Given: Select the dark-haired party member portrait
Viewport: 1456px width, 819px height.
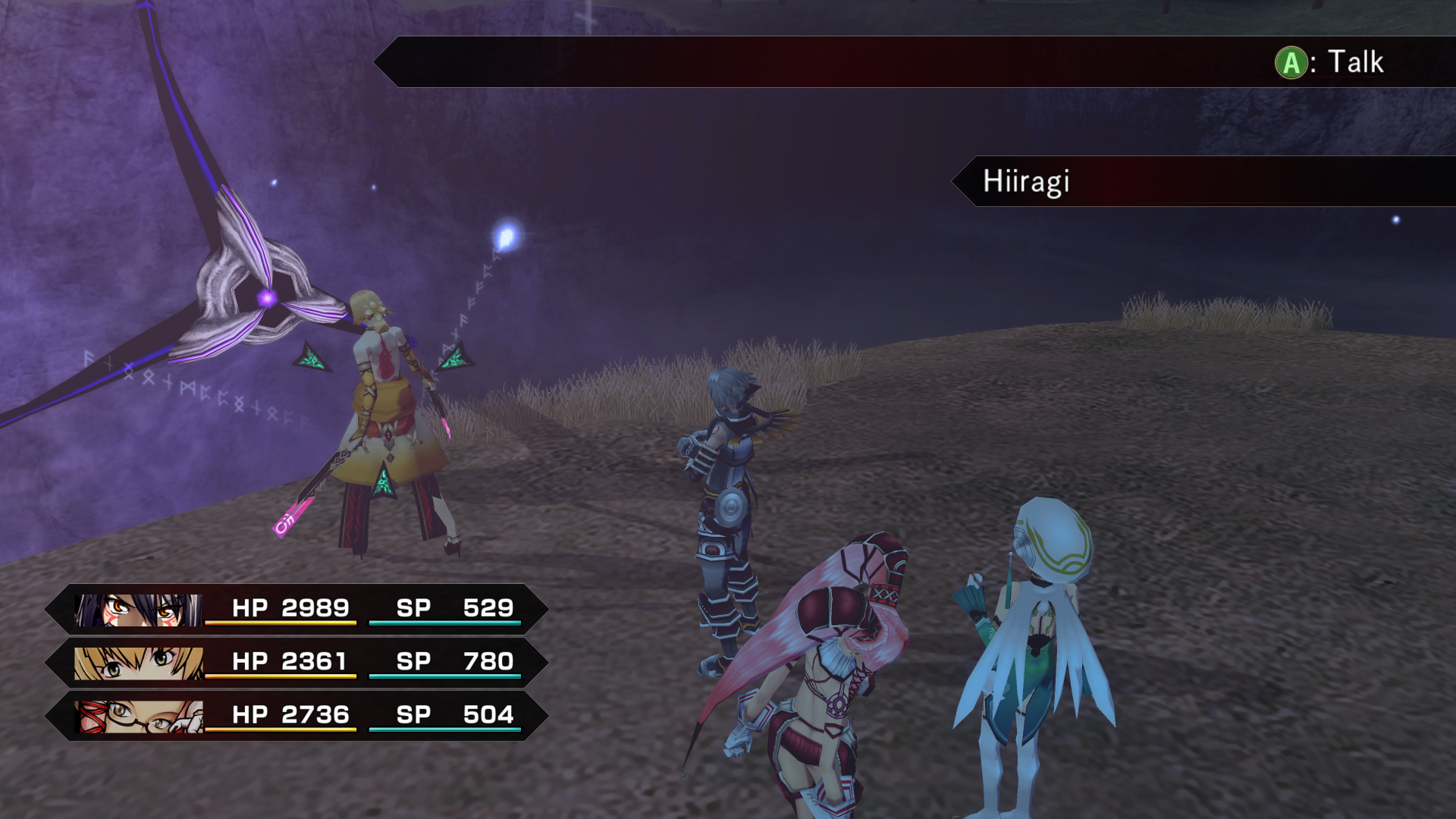Looking at the screenshot, I should point(139,610).
